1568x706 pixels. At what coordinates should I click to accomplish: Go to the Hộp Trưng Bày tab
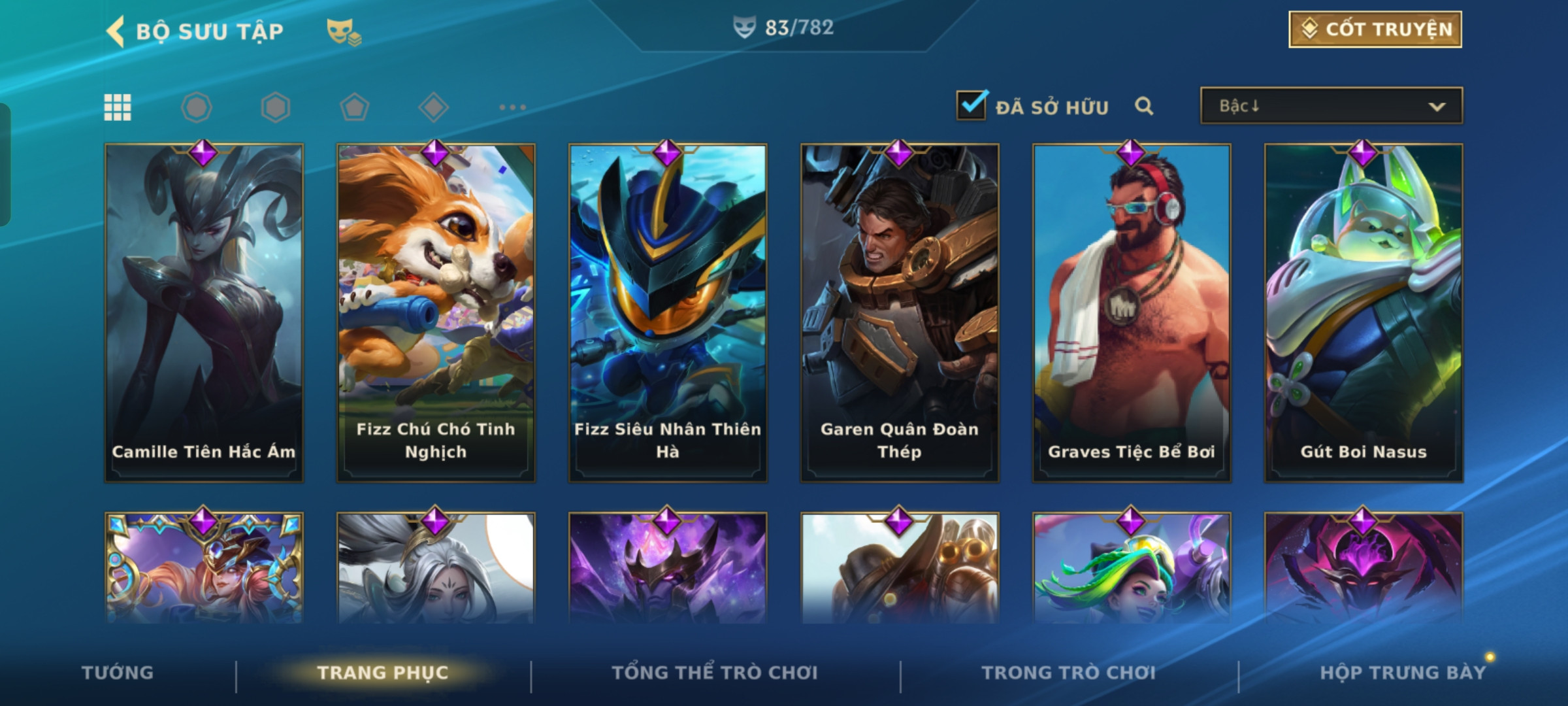tap(1402, 673)
